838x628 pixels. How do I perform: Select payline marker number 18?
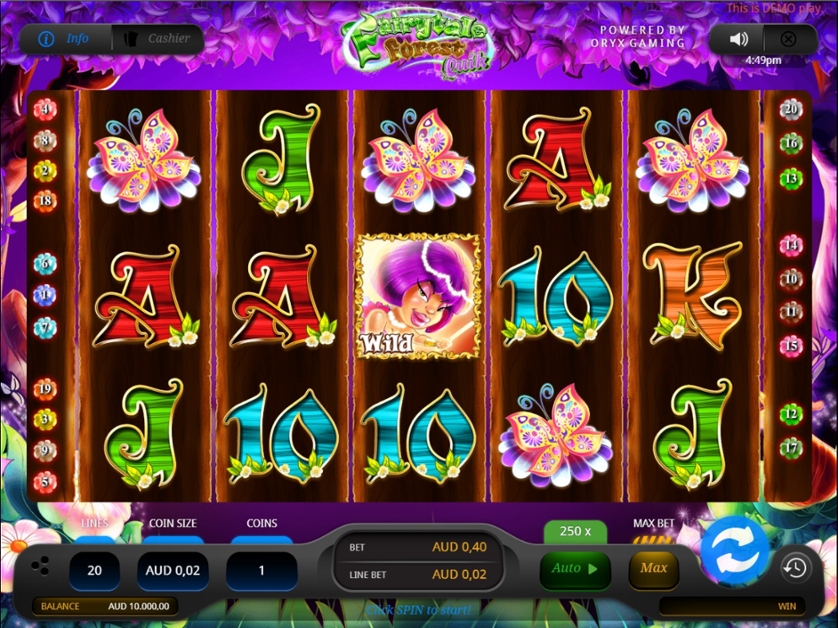tap(45, 200)
